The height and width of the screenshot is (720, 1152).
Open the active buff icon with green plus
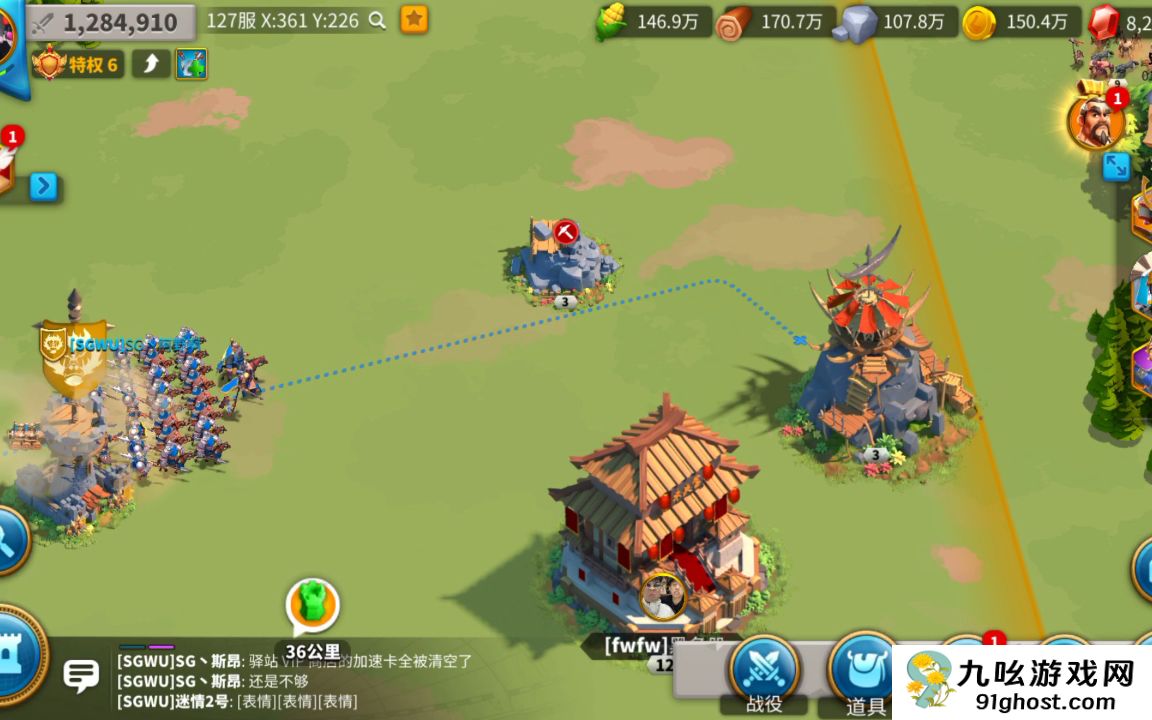pyautogui.click(x=191, y=64)
